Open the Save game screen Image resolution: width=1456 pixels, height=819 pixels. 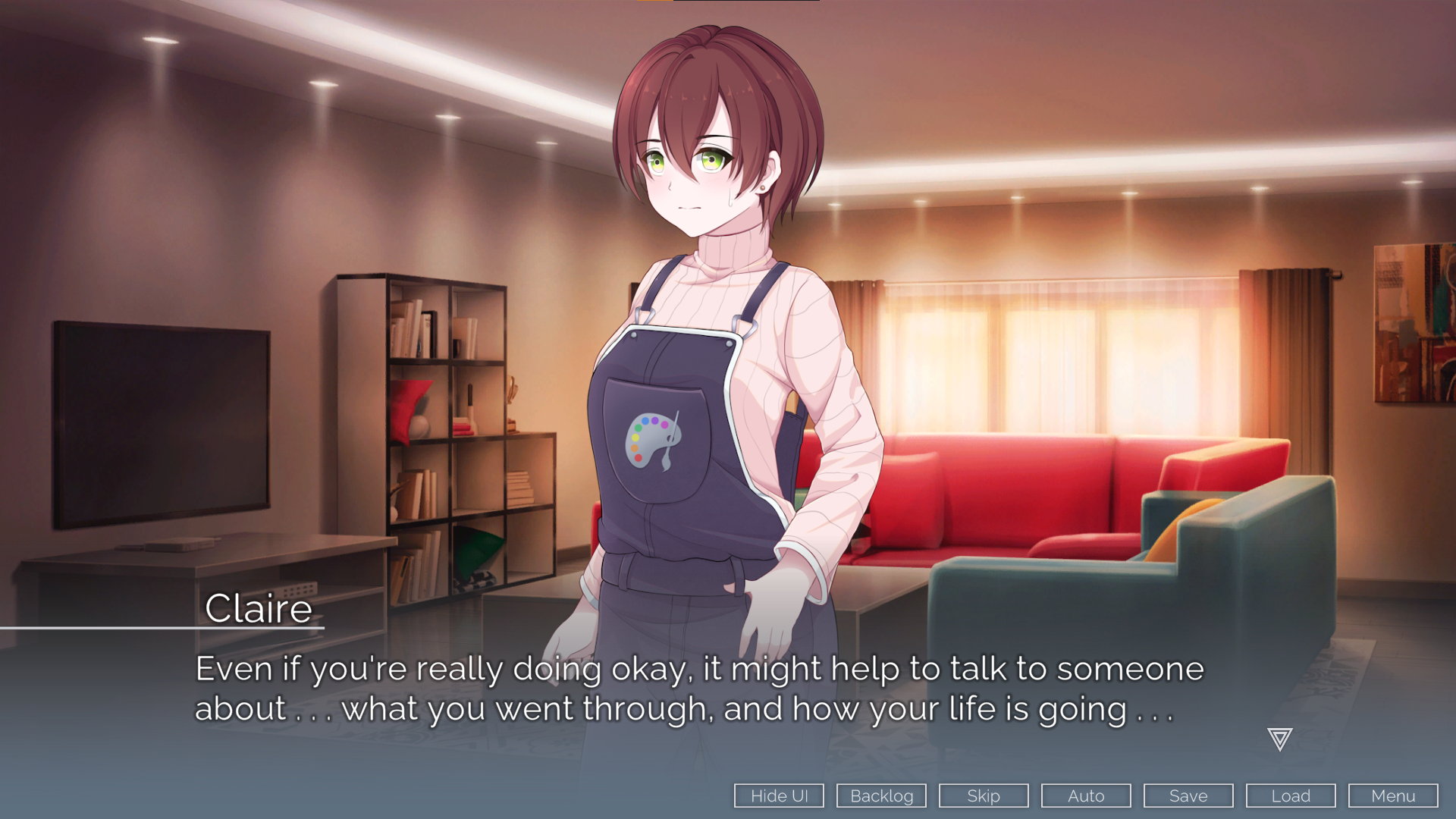[x=1188, y=795]
